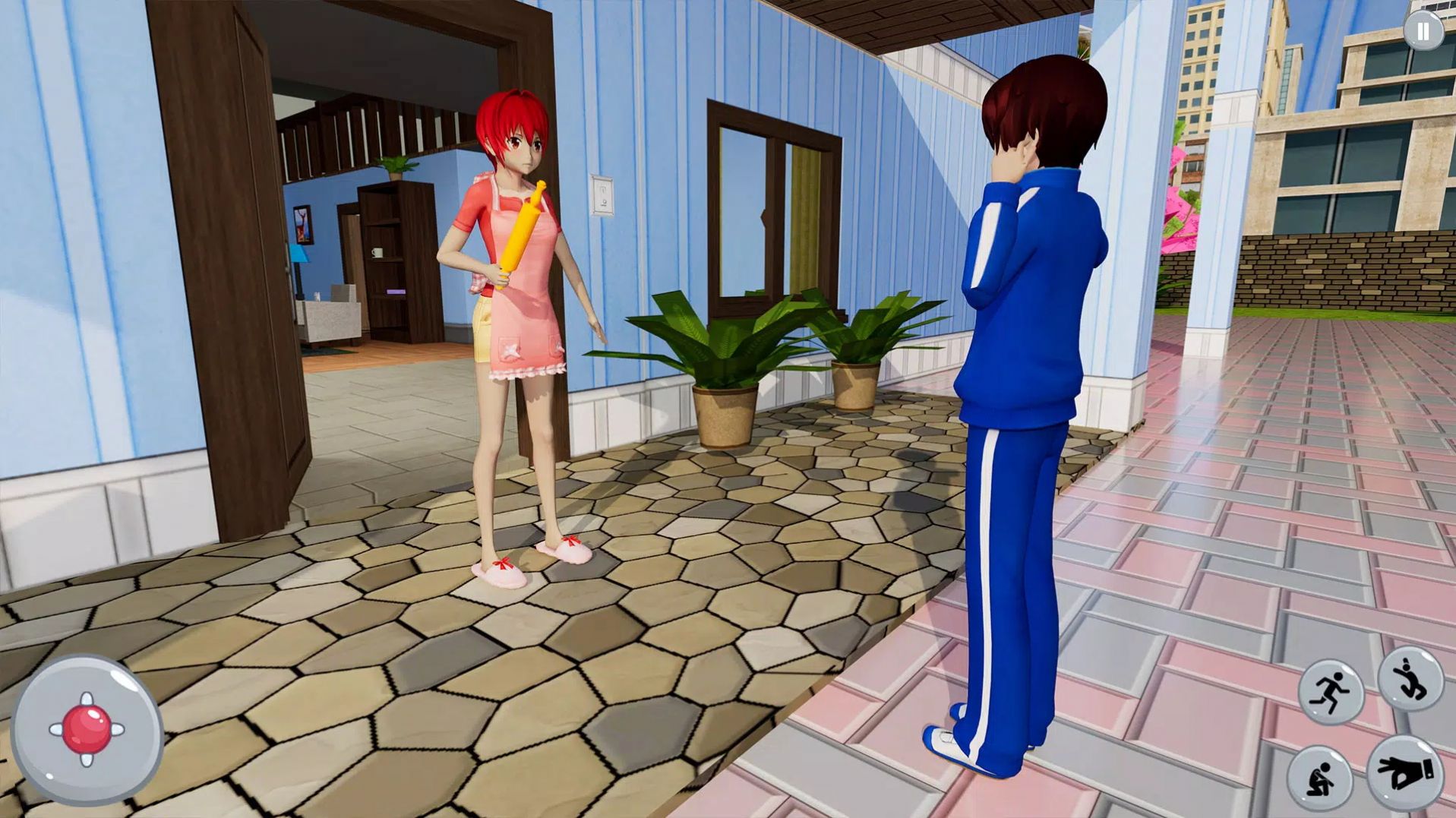1456x818 pixels.
Task: Click the red virtual joystick knob
Action: (x=87, y=729)
